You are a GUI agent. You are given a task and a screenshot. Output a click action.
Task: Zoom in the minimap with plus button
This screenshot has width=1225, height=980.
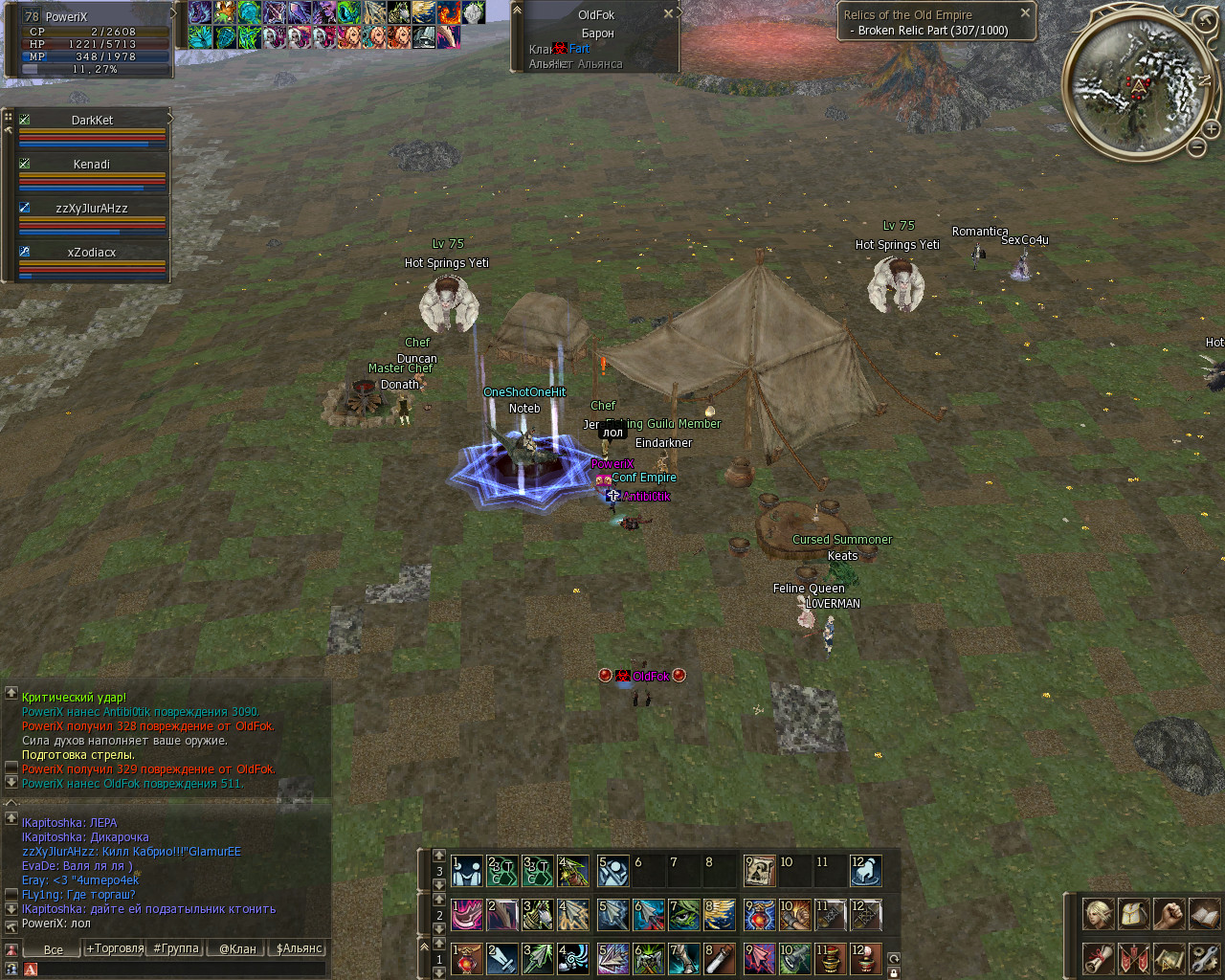tap(1211, 129)
